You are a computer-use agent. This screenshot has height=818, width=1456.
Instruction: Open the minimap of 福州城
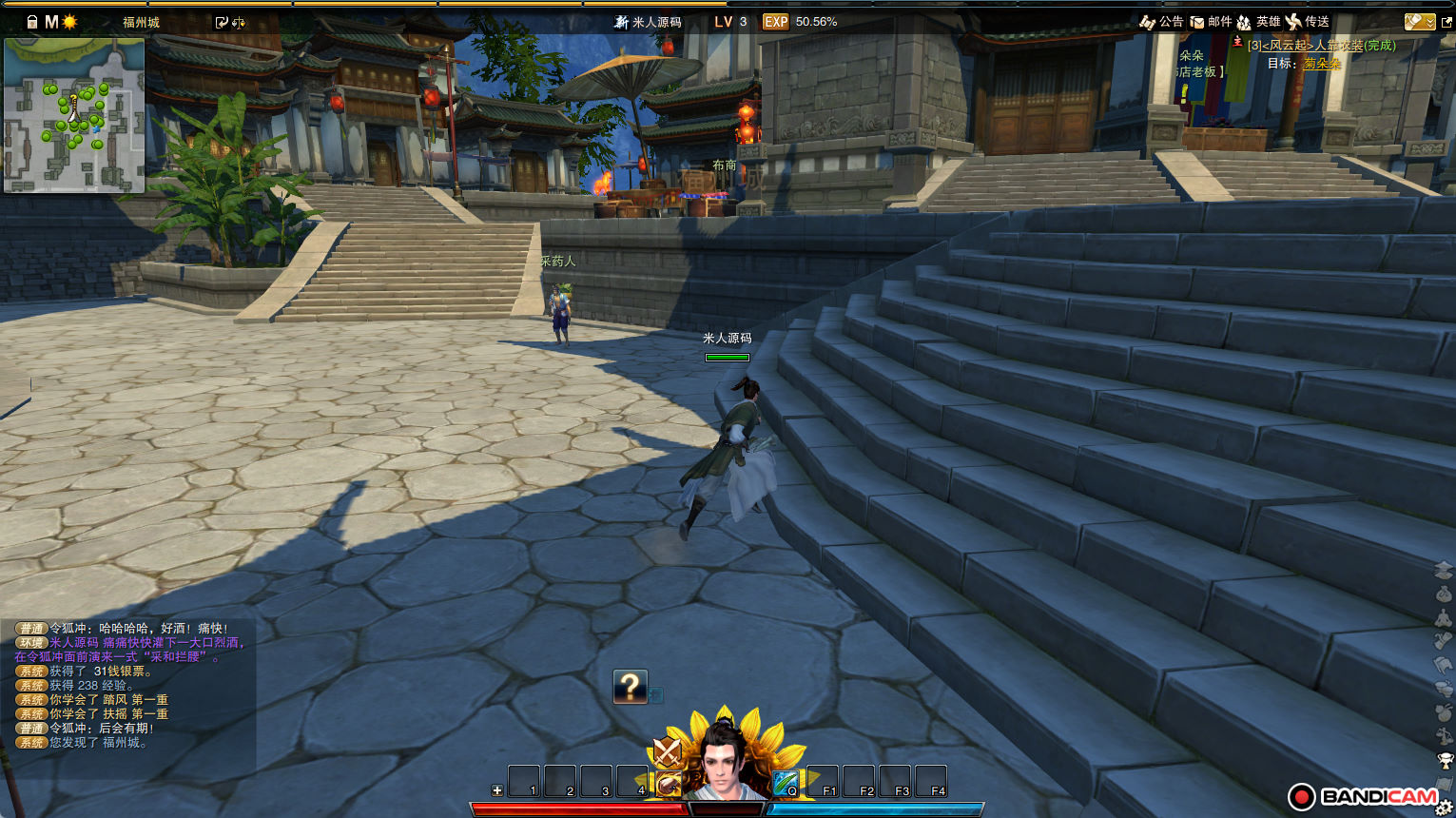point(74,115)
